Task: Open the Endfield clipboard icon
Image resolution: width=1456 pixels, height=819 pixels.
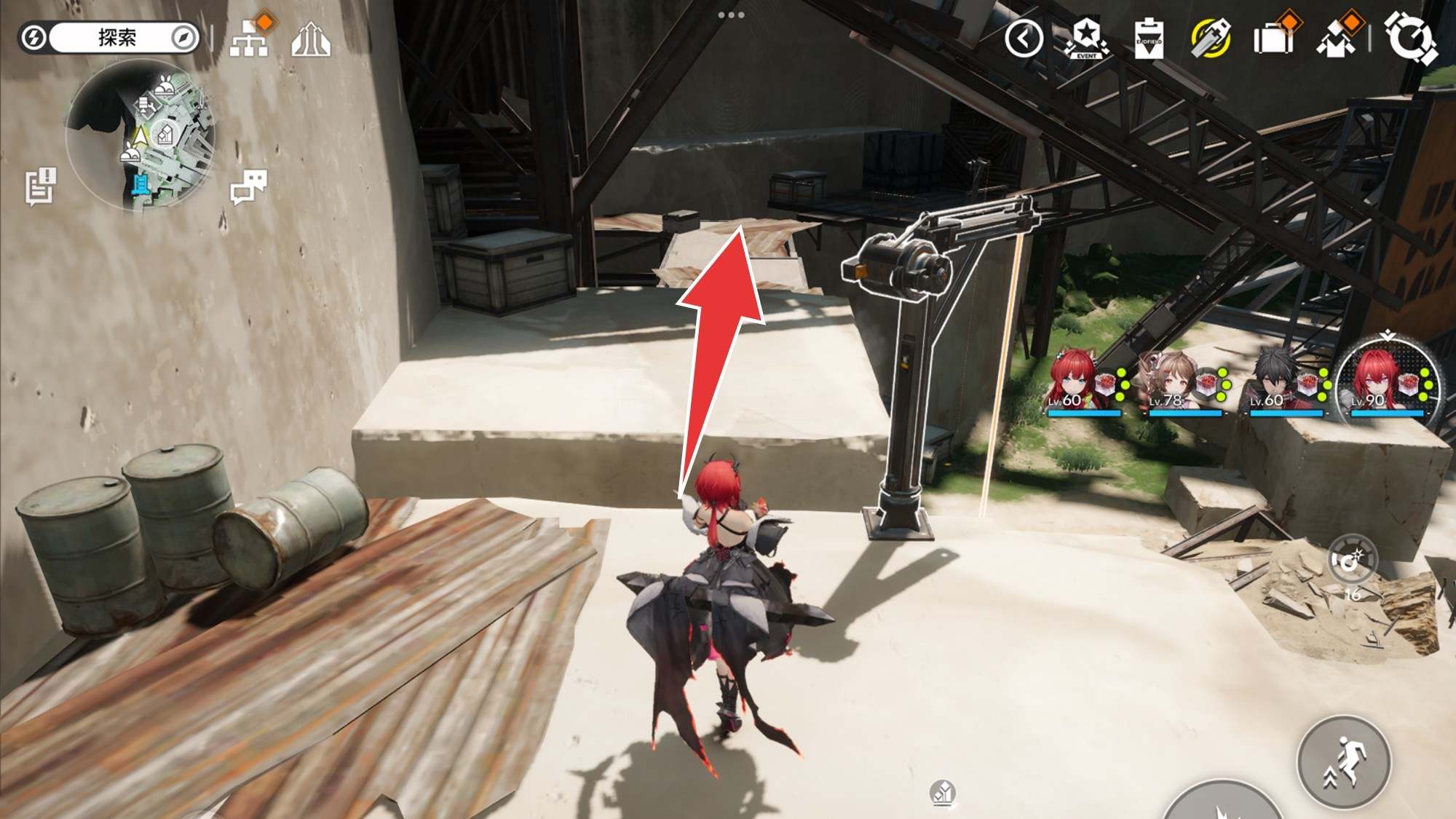Action: click(x=1149, y=39)
